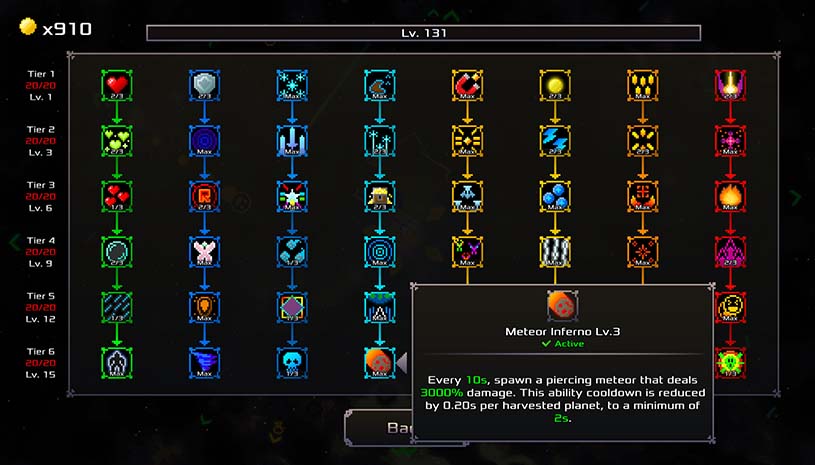Select the purple diamond skill node
Viewport: 815px width, 465px height.
292,306
